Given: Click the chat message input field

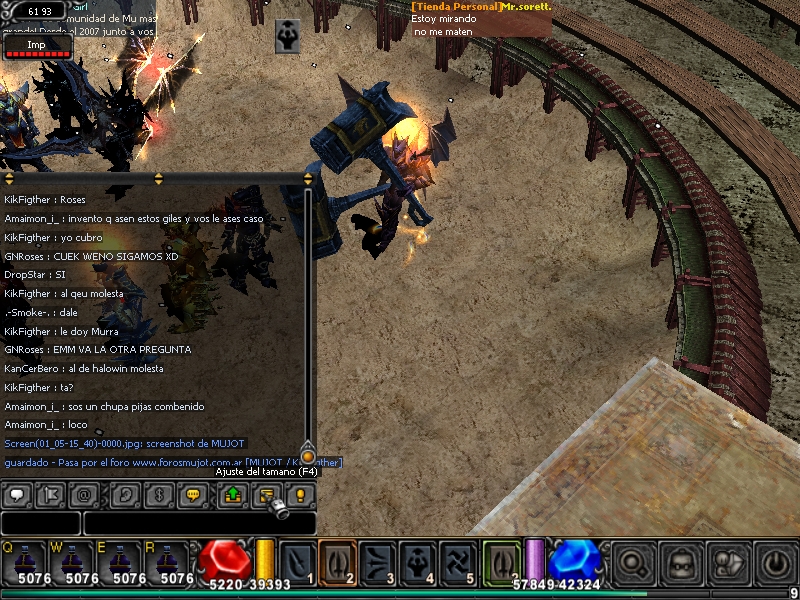Looking at the screenshot, I should click(200, 523).
